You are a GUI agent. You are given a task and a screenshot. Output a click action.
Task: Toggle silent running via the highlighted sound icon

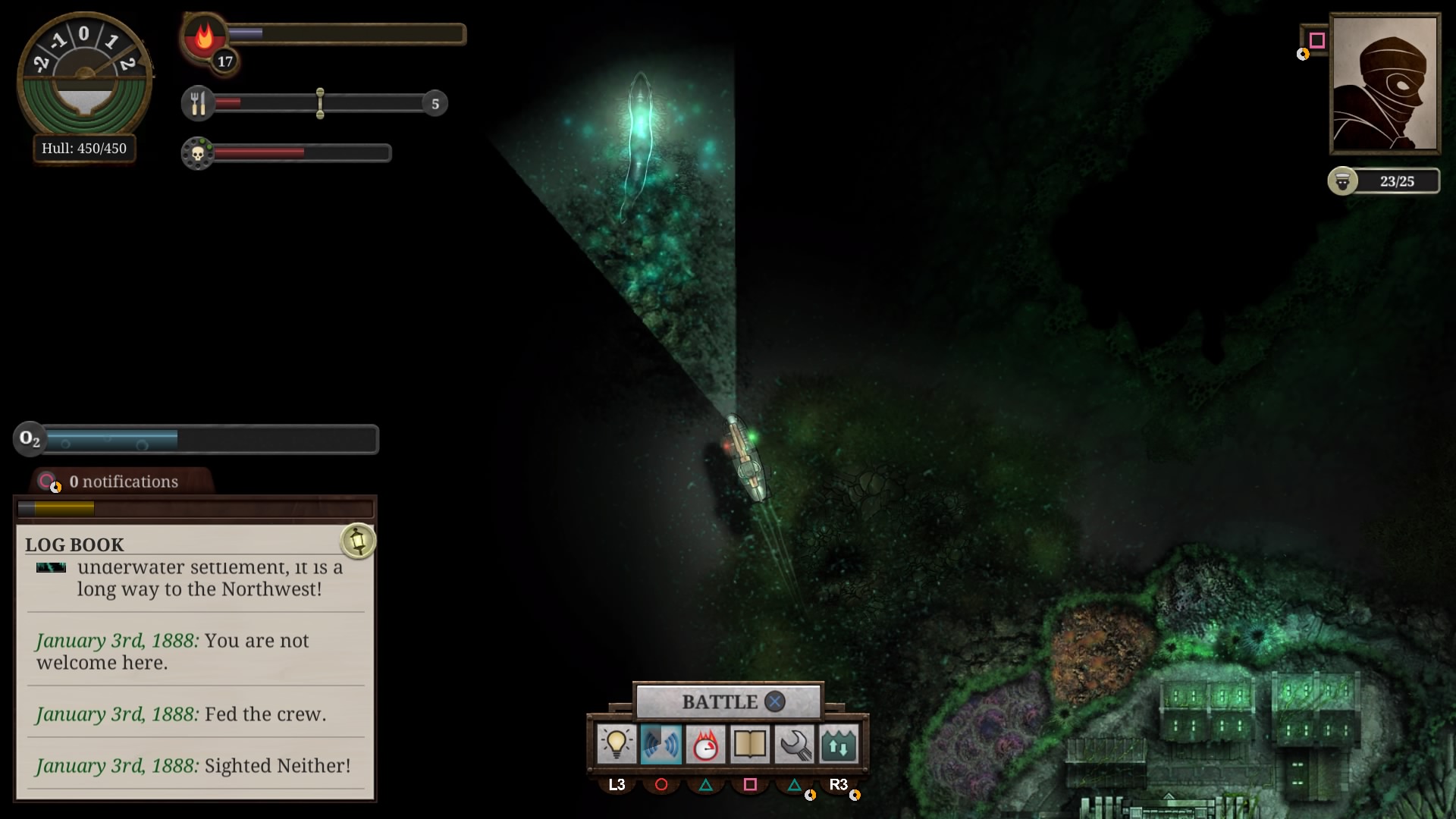click(661, 744)
